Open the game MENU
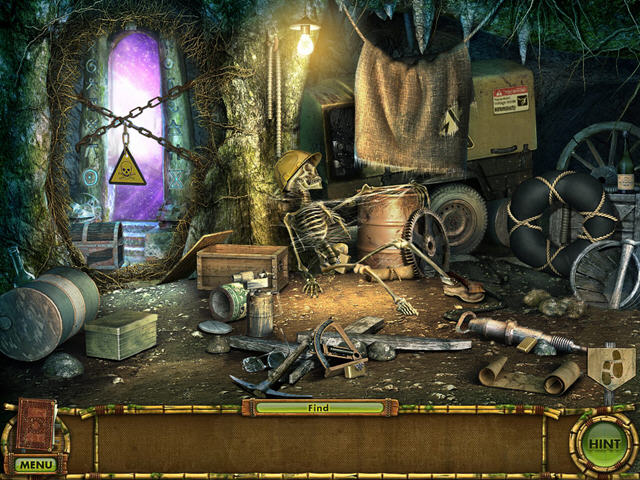Image resolution: width=640 pixels, height=480 pixels. [35, 465]
